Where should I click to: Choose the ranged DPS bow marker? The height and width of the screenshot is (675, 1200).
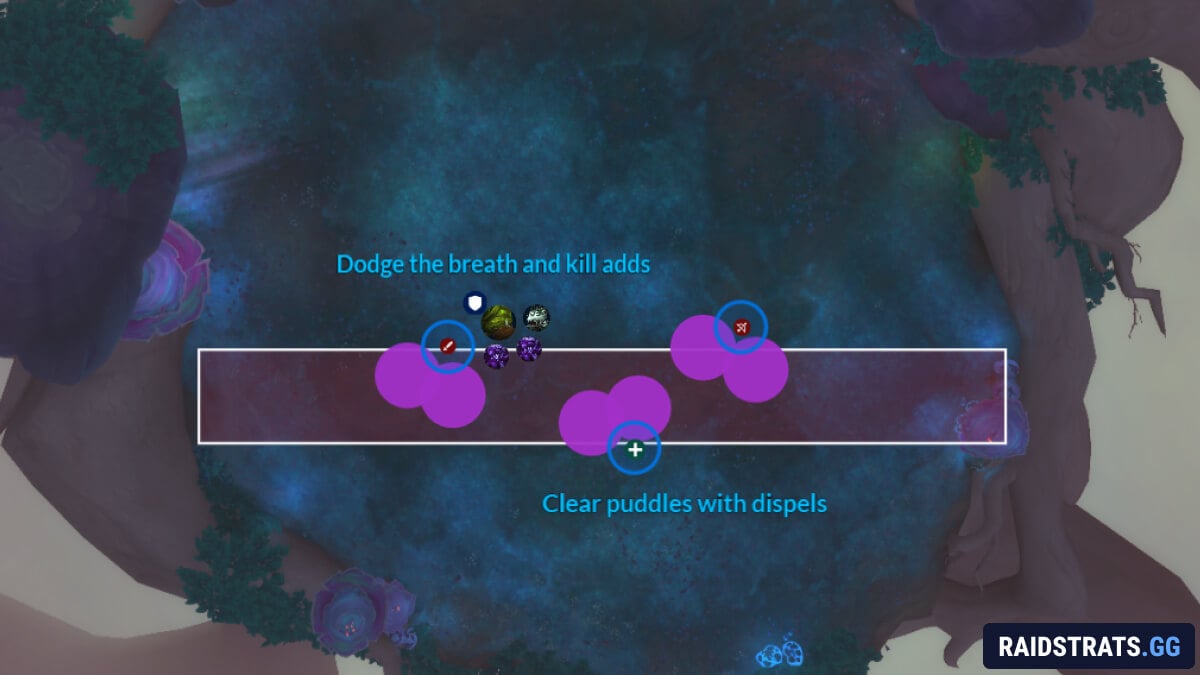pos(741,327)
